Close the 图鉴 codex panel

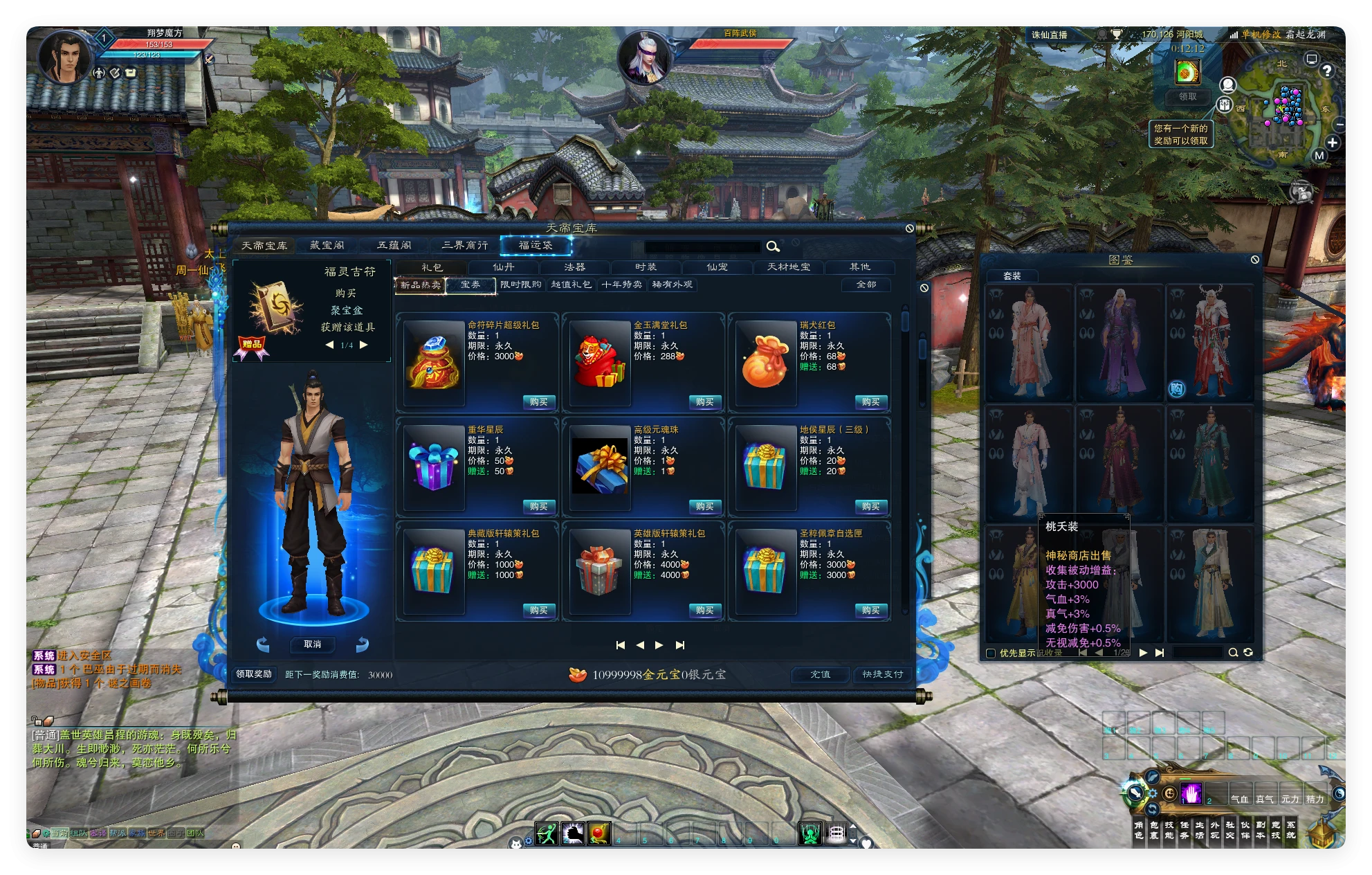1255,260
